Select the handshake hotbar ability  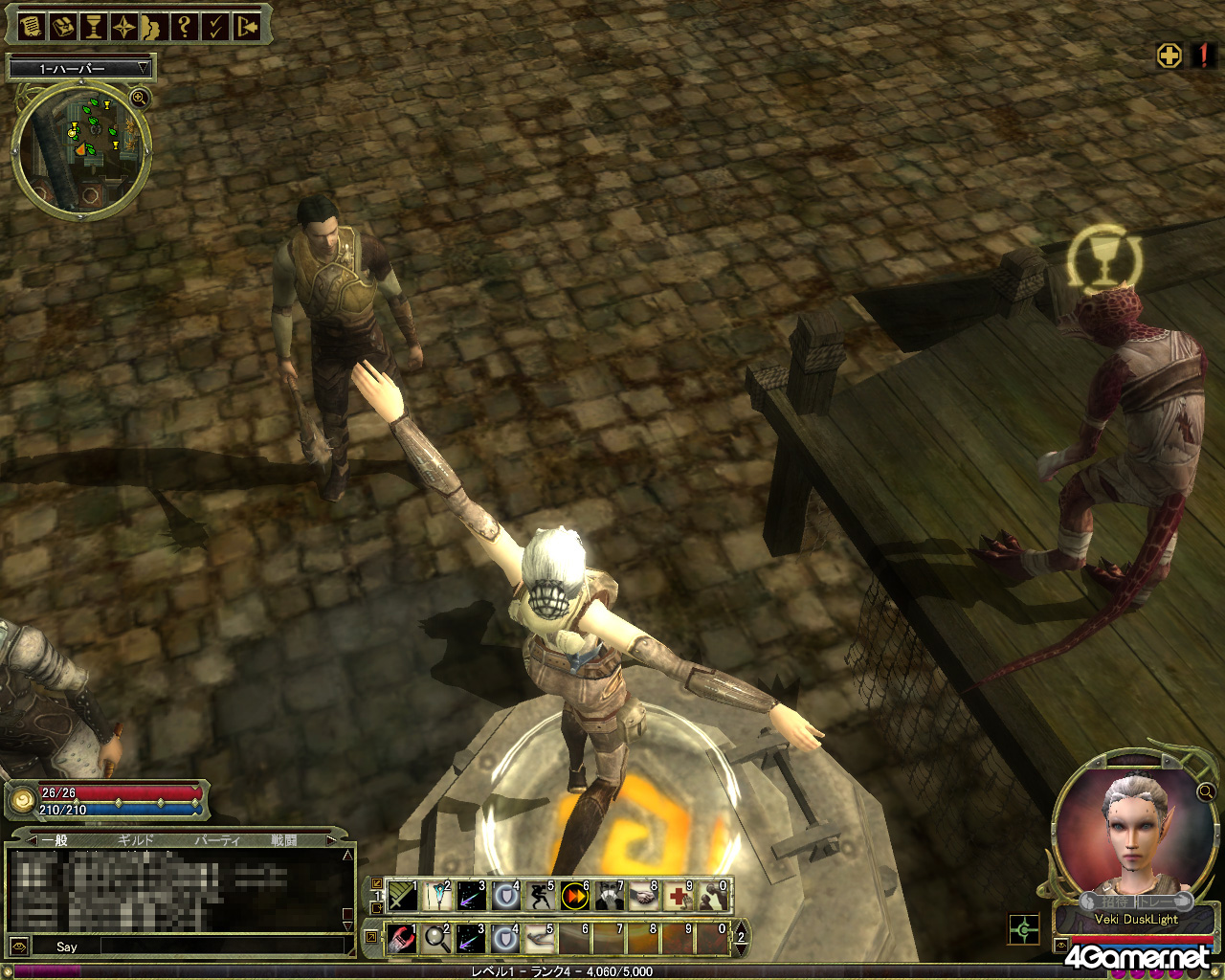(x=643, y=897)
